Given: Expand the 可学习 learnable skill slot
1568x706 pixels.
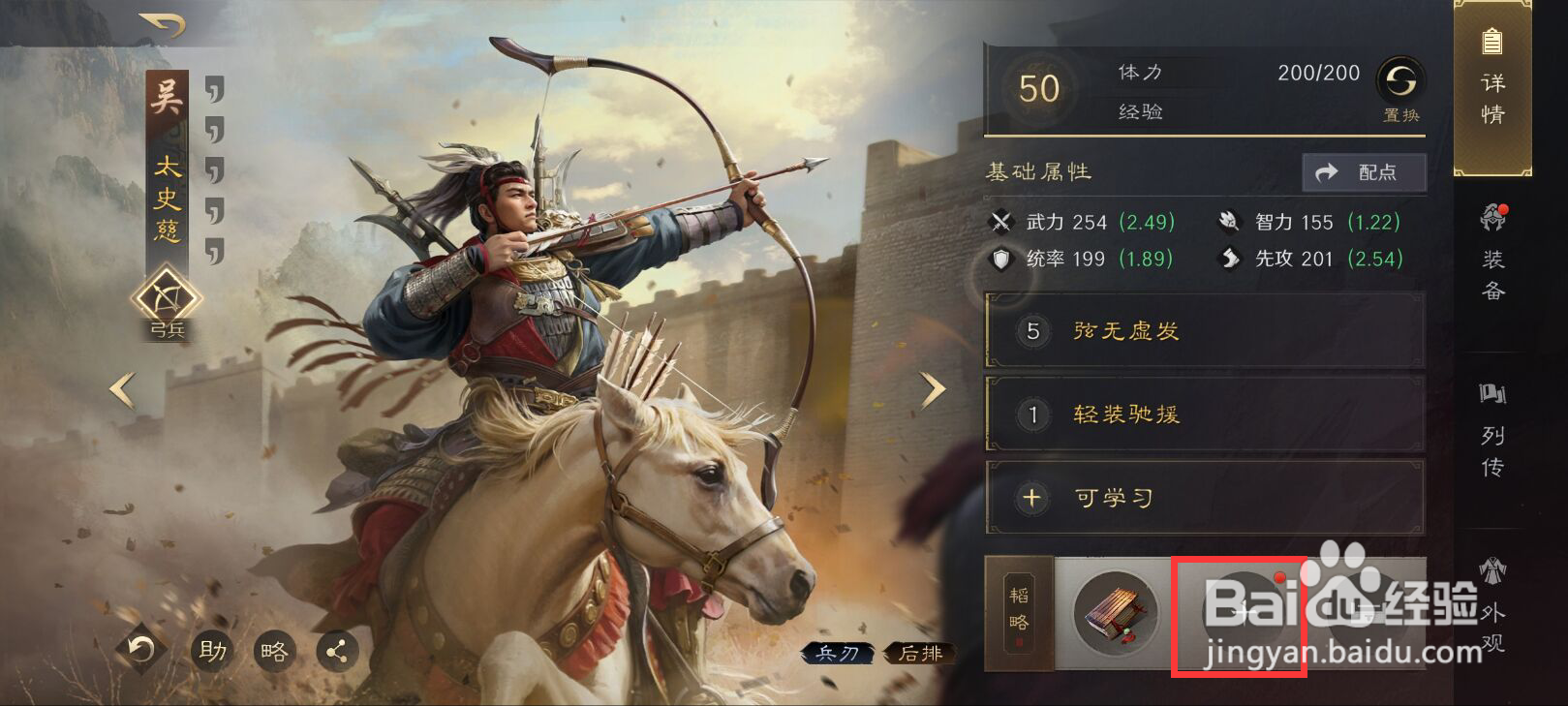Looking at the screenshot, I should pos(1201,496).
